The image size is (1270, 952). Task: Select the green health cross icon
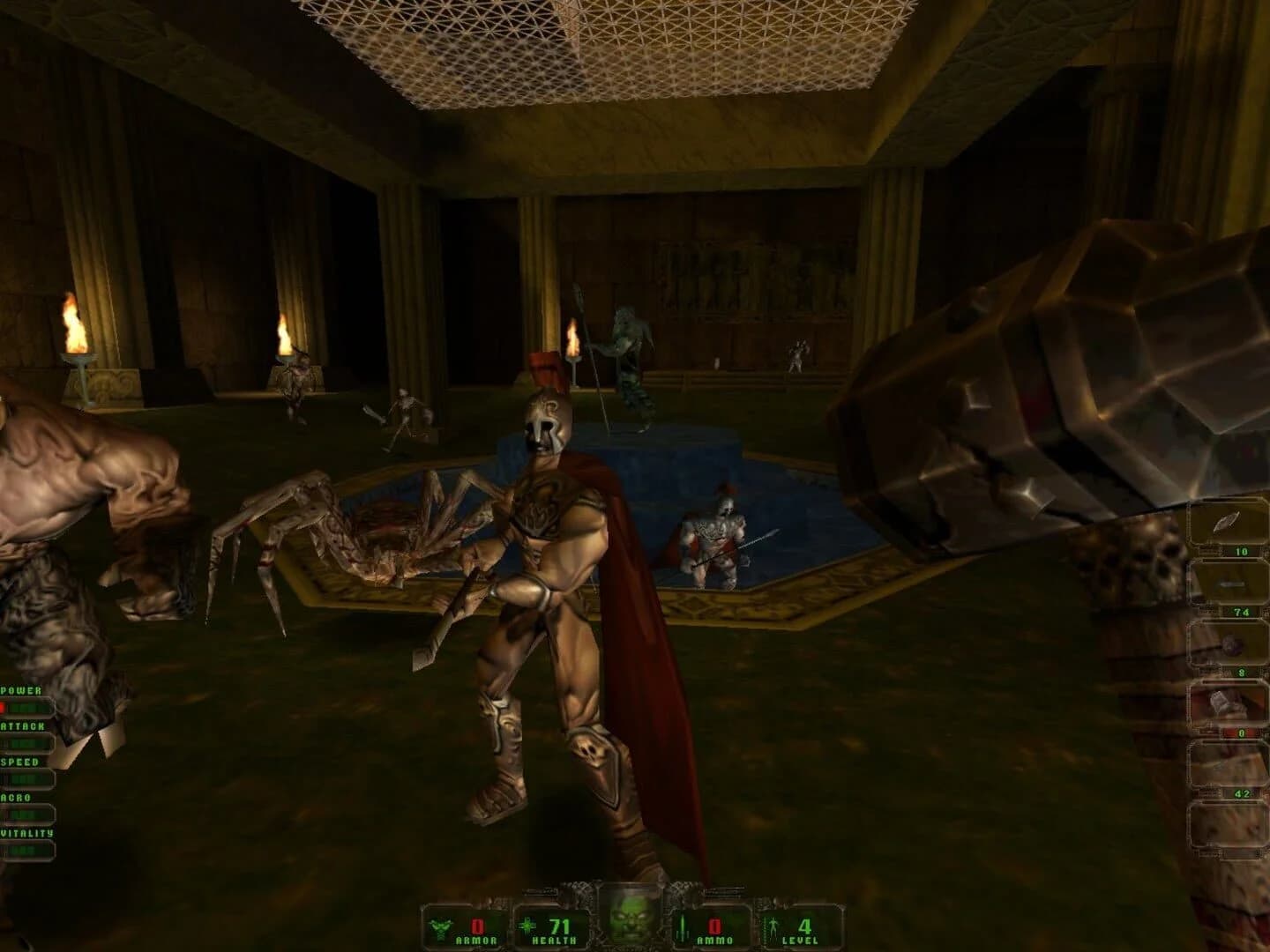tap(527, 926)
